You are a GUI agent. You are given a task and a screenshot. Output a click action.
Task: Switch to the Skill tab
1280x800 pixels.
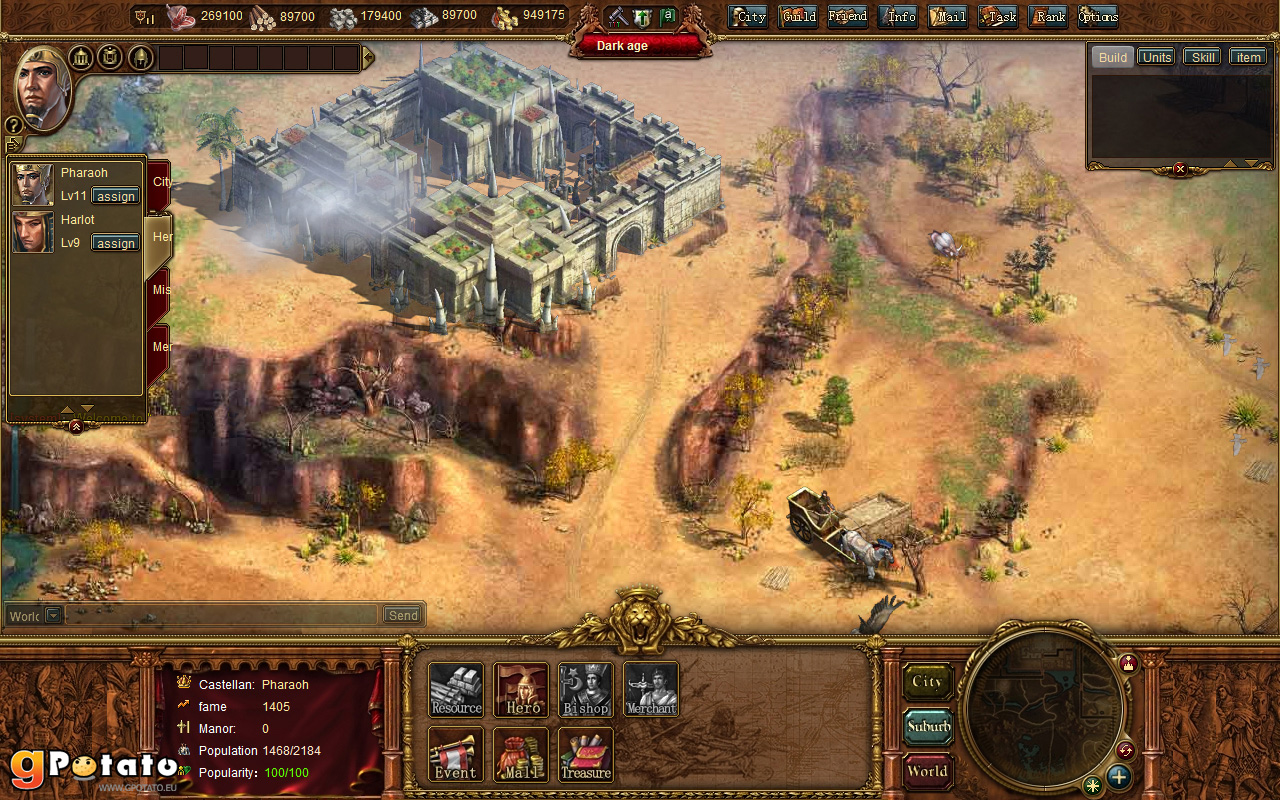coord(1203,57)
